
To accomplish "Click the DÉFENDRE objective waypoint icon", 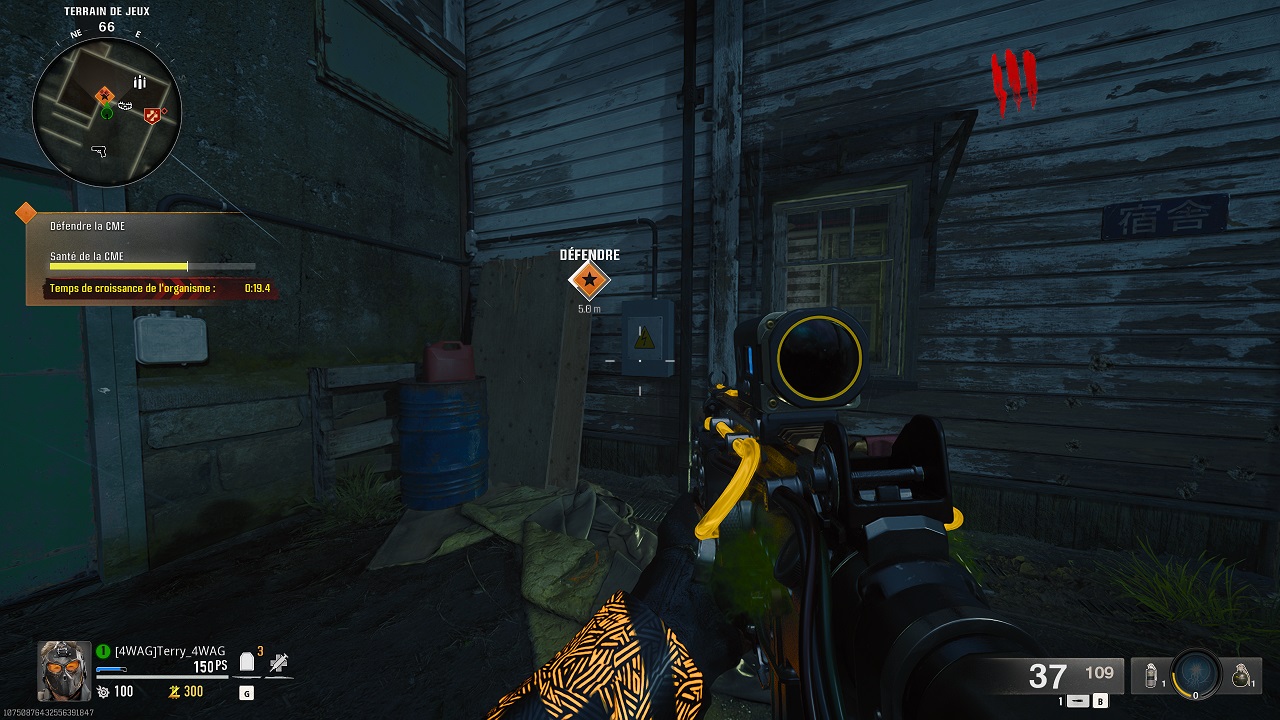I will [x=589, y=282].
